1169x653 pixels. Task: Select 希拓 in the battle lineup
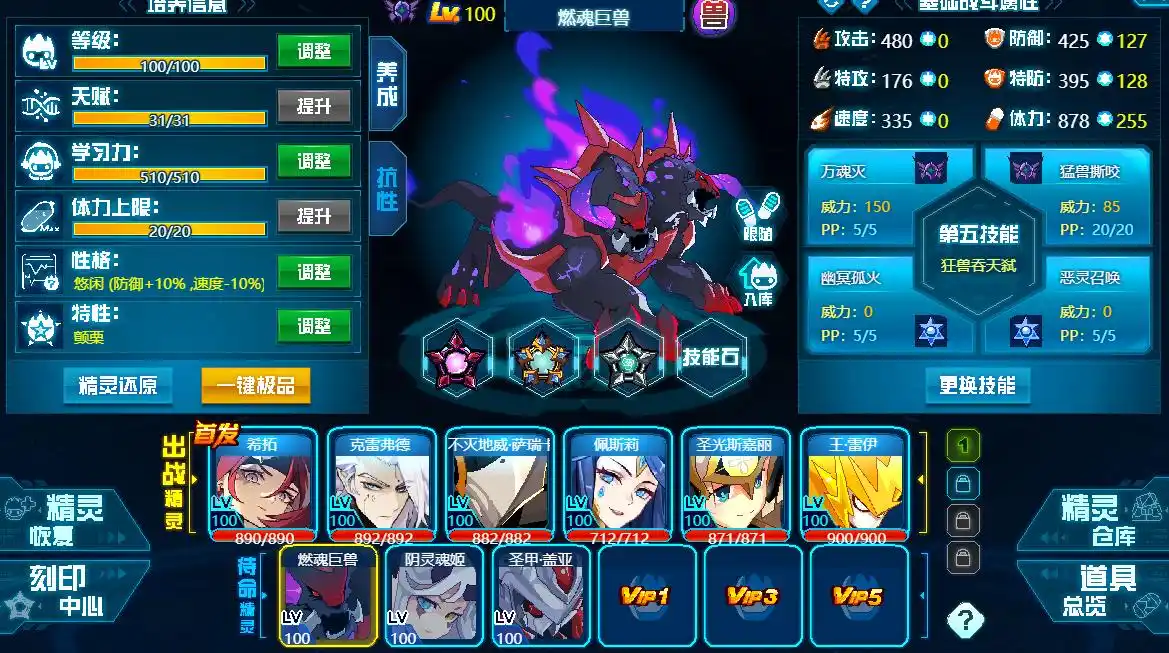263,484
